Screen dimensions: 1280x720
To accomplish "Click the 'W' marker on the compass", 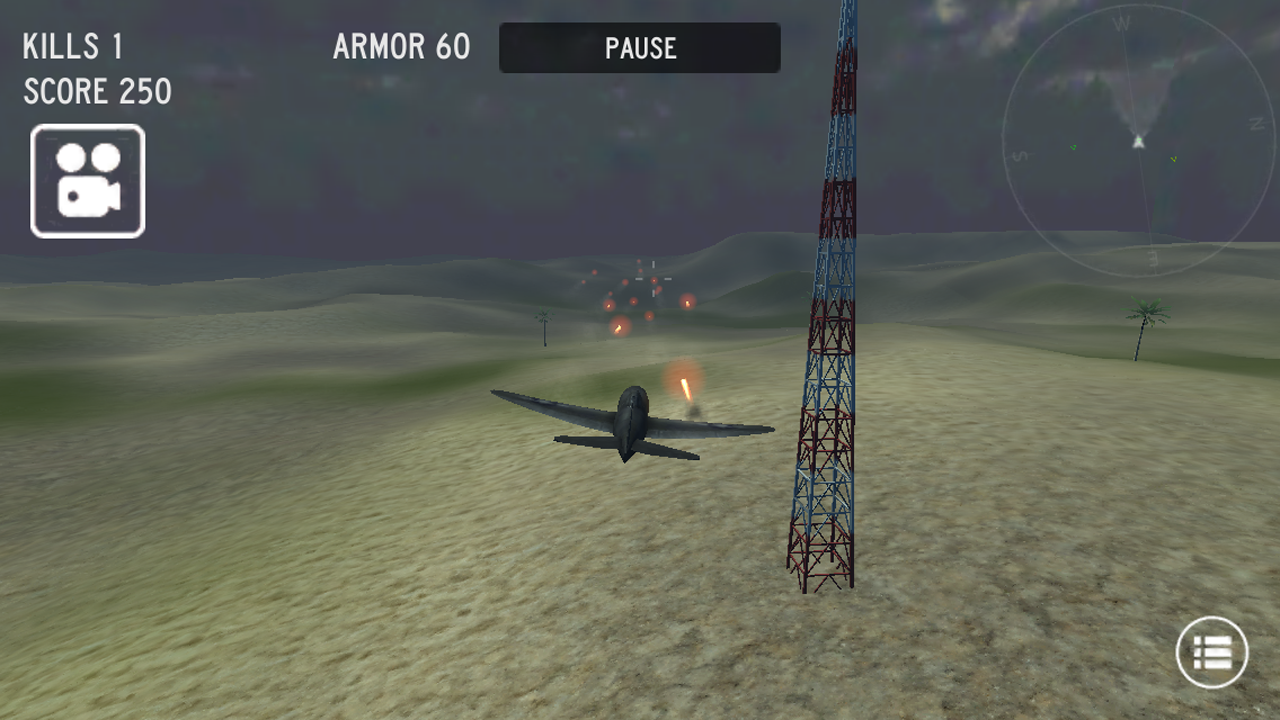I will (x=1122, y=23).
